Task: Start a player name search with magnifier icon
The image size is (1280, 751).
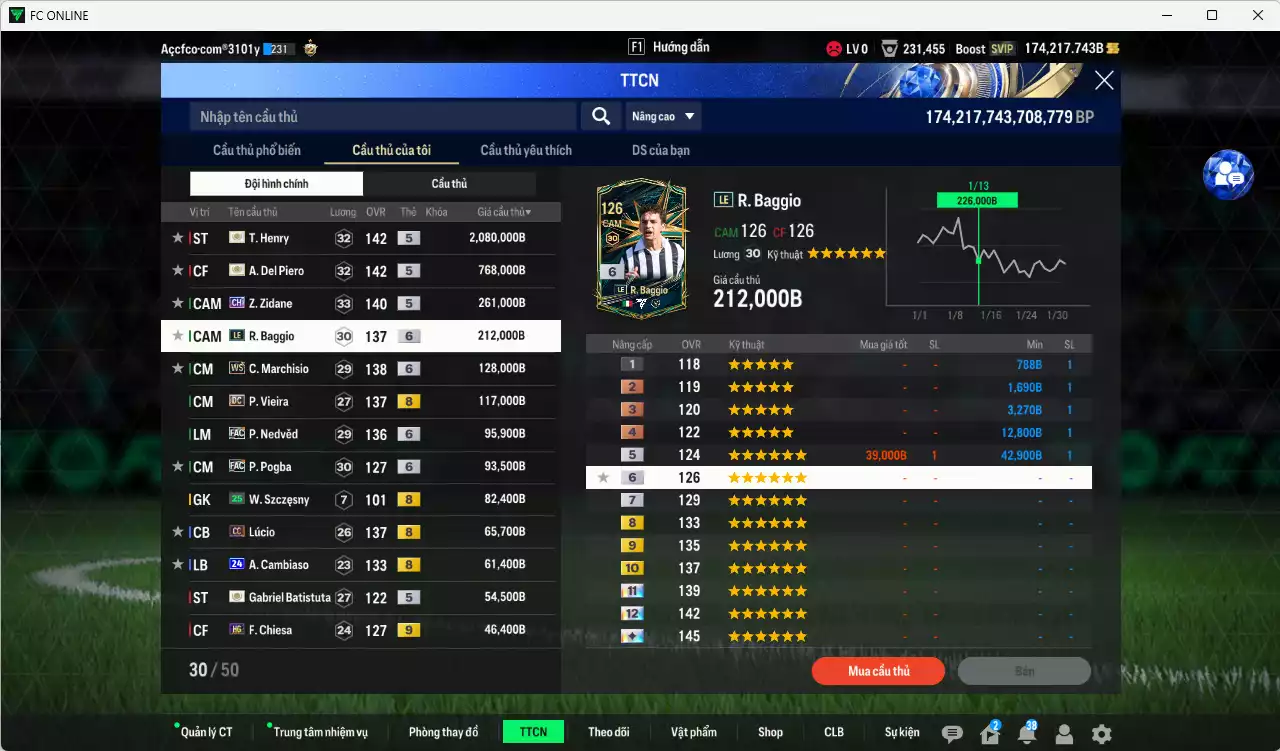Action: coord(600,116)
